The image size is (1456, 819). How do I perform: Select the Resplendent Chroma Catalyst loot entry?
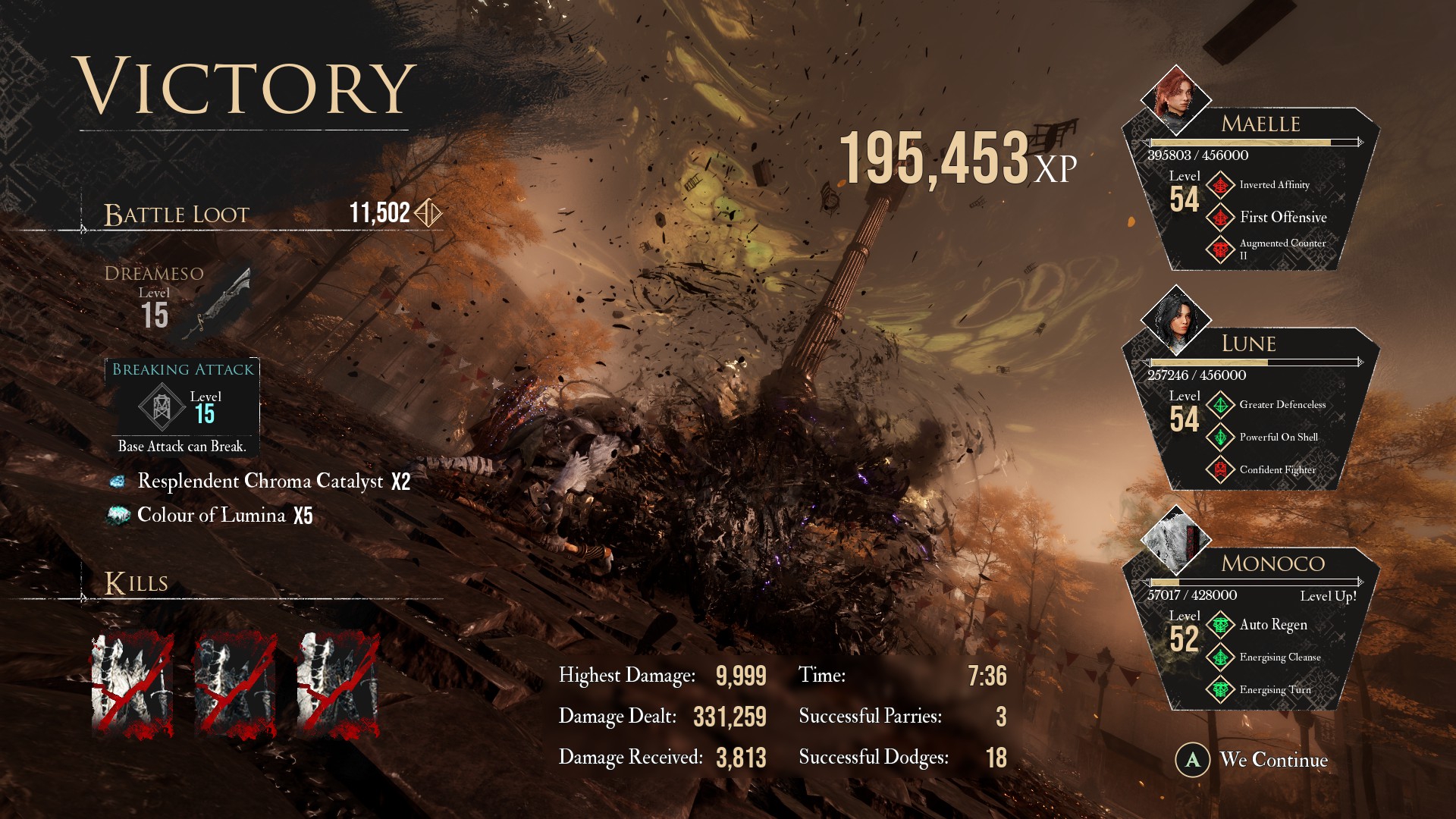(x=259, y=482)
